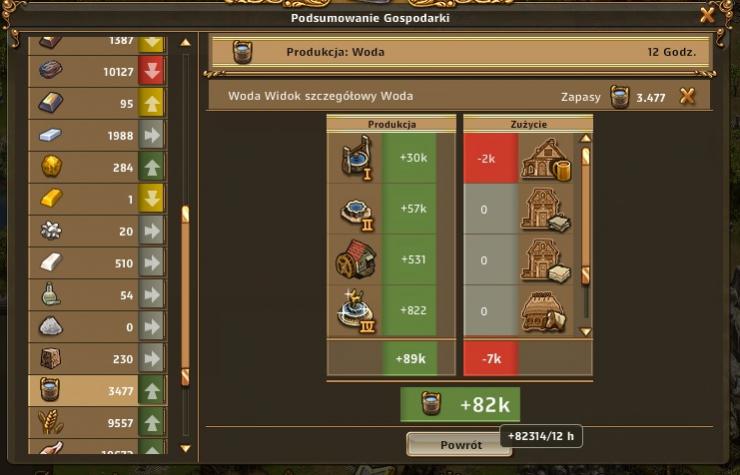Pick the resource row showing 1988
This screenshot has width=740, height=475.
pos(97,135)
